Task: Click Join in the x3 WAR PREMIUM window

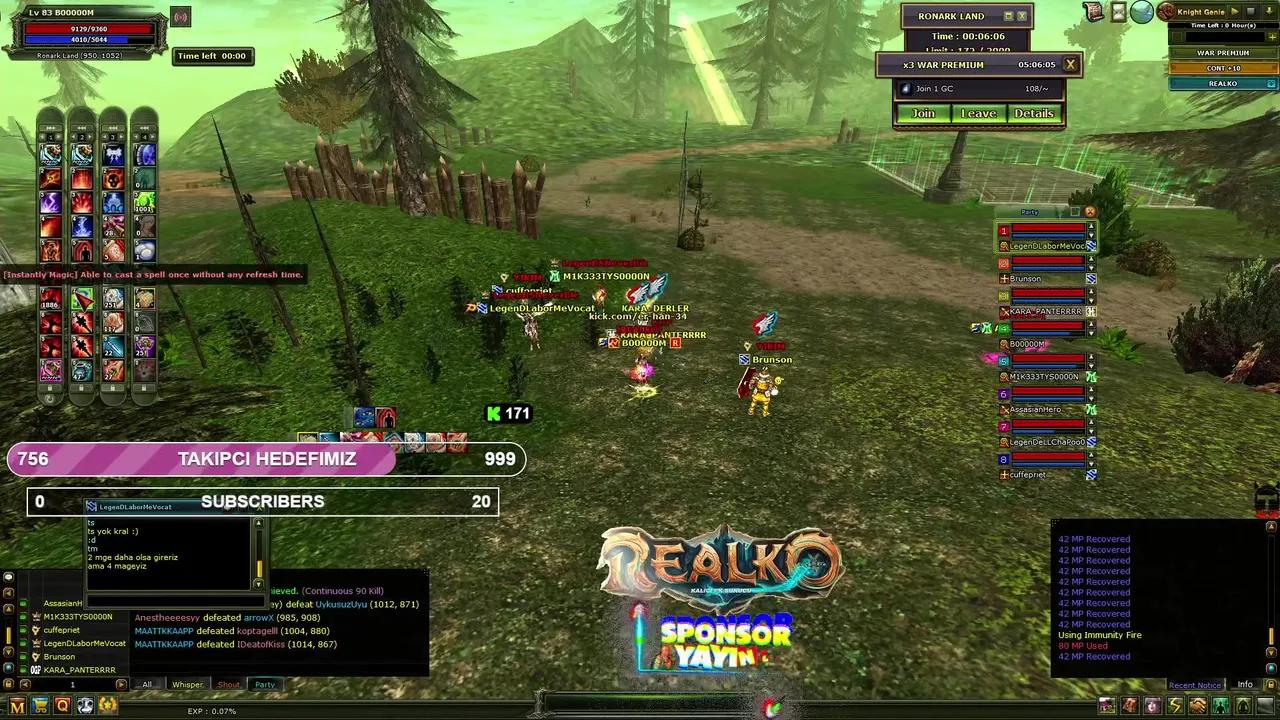Action: pyautogui.click(x=922, y=113)
